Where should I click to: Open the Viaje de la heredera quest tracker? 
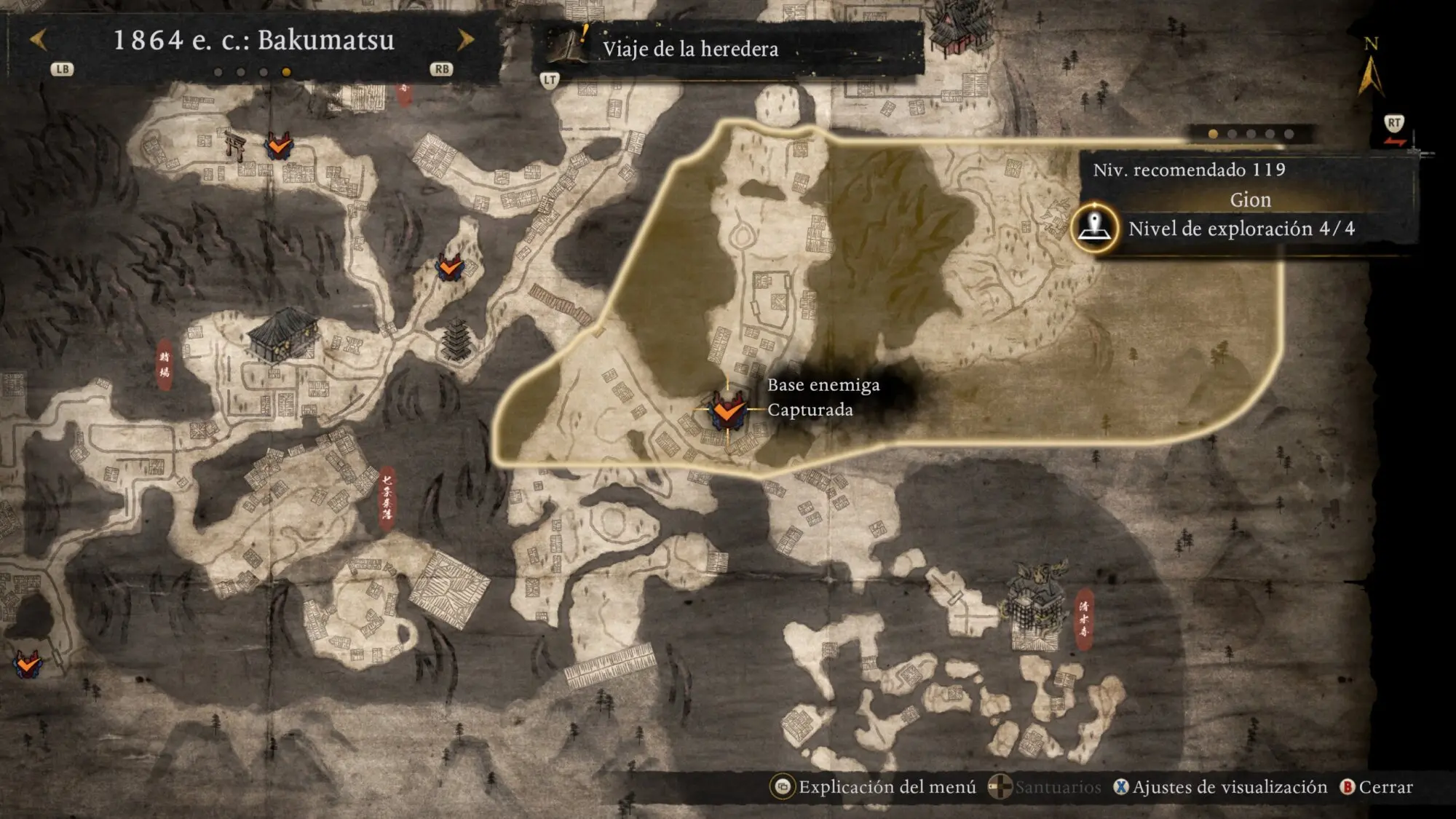coord(689,49)
